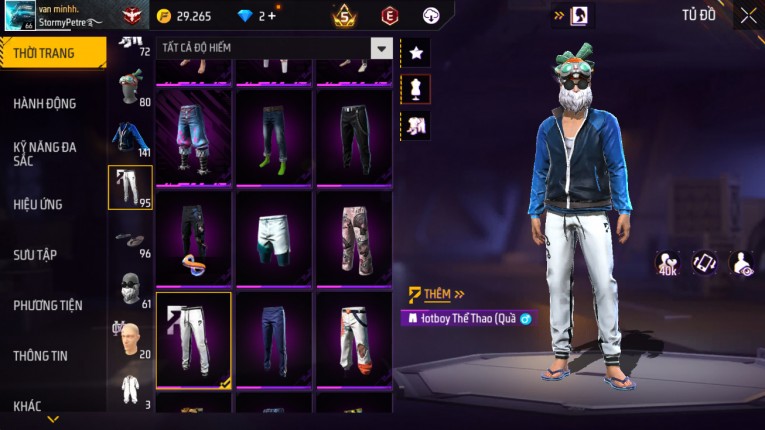This screenshot has width=765, height=430.
Task: Select the black pants with chain
Action: 353,136
